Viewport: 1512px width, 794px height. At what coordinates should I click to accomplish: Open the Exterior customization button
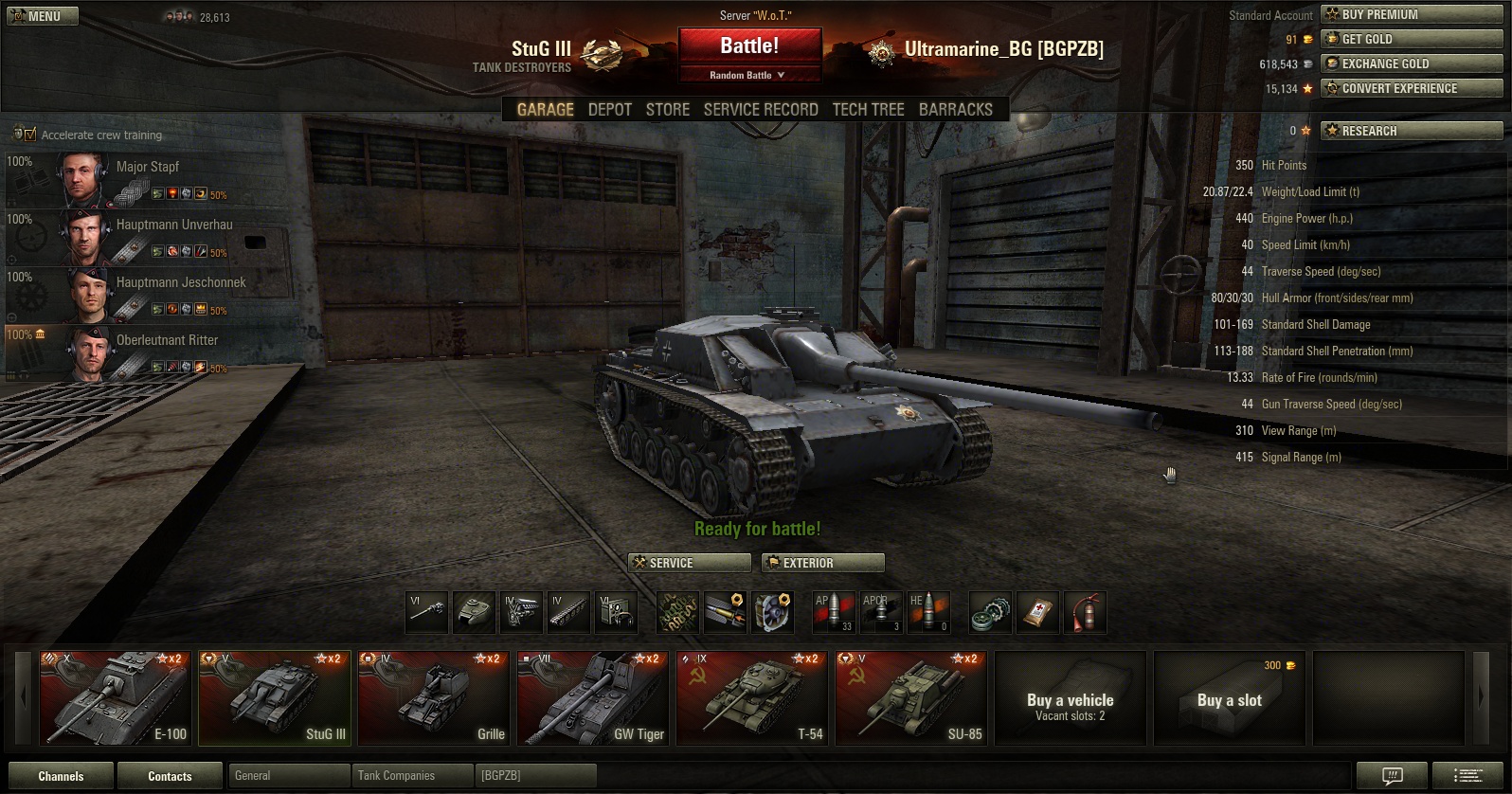click(x=822, y=563)
